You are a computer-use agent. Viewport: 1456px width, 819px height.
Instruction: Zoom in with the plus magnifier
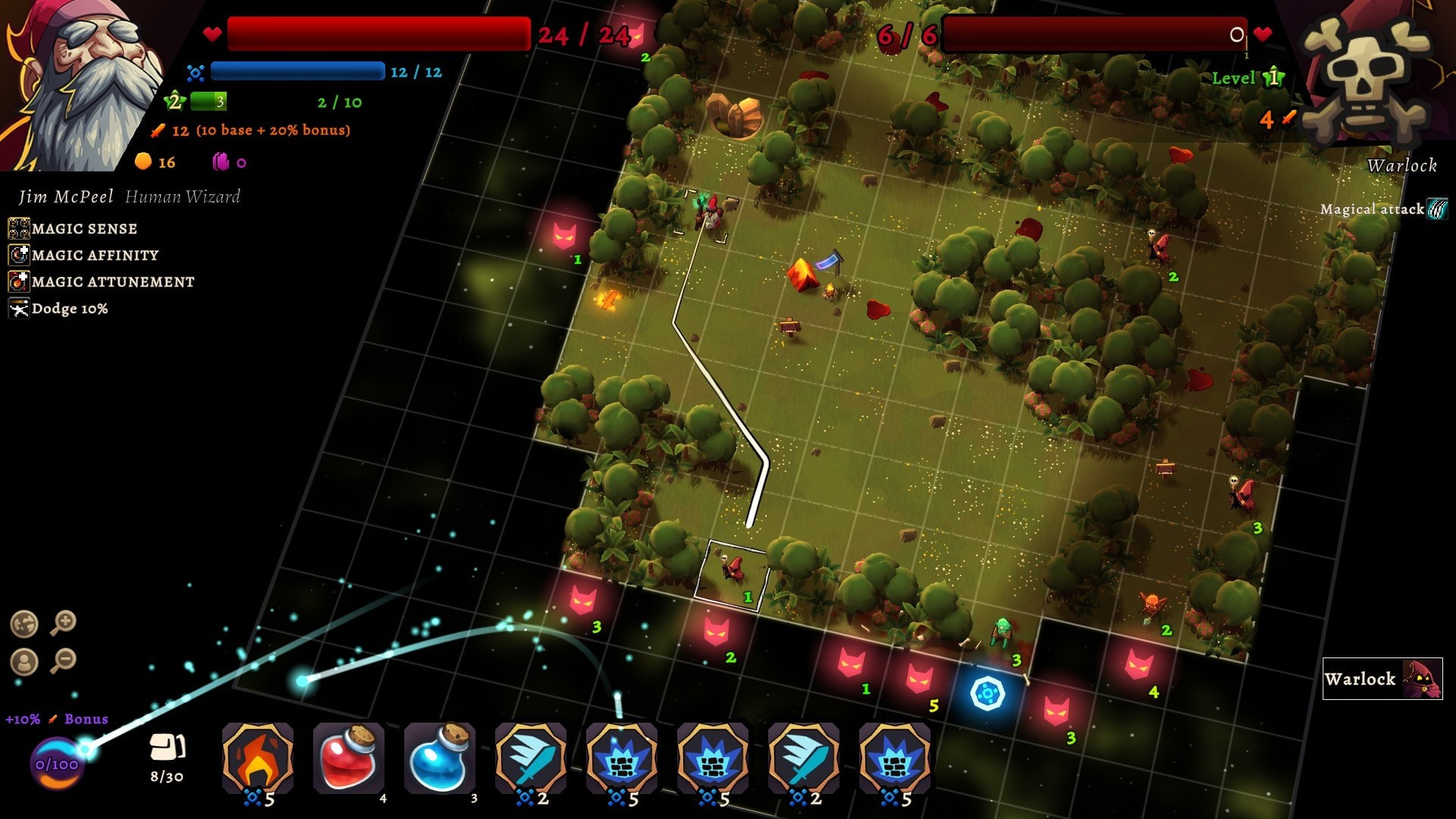pyautogui.click(x=64, y=623)
